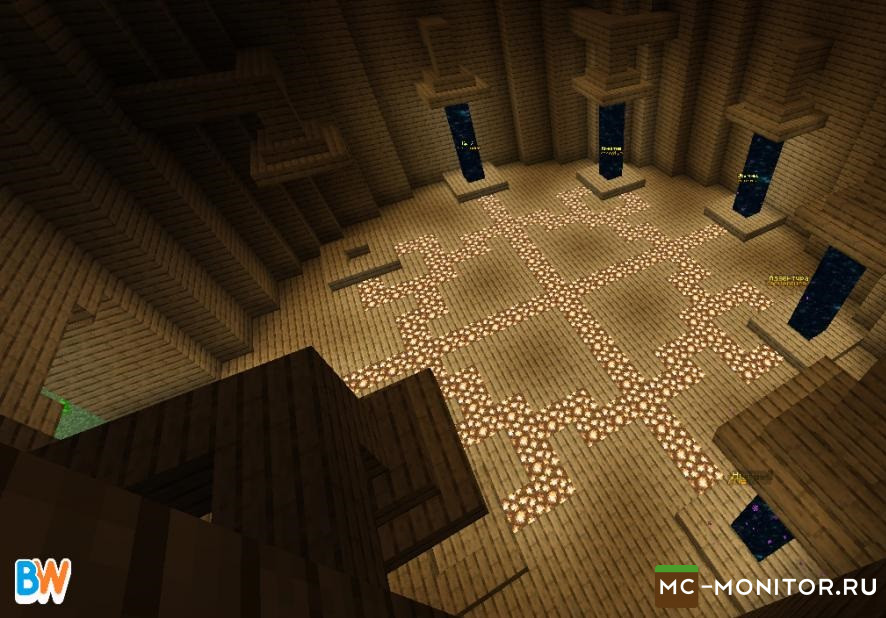This screenshot has width=886, height=618.
Task: Click the BW logo badge
Action: pos(43,581)
